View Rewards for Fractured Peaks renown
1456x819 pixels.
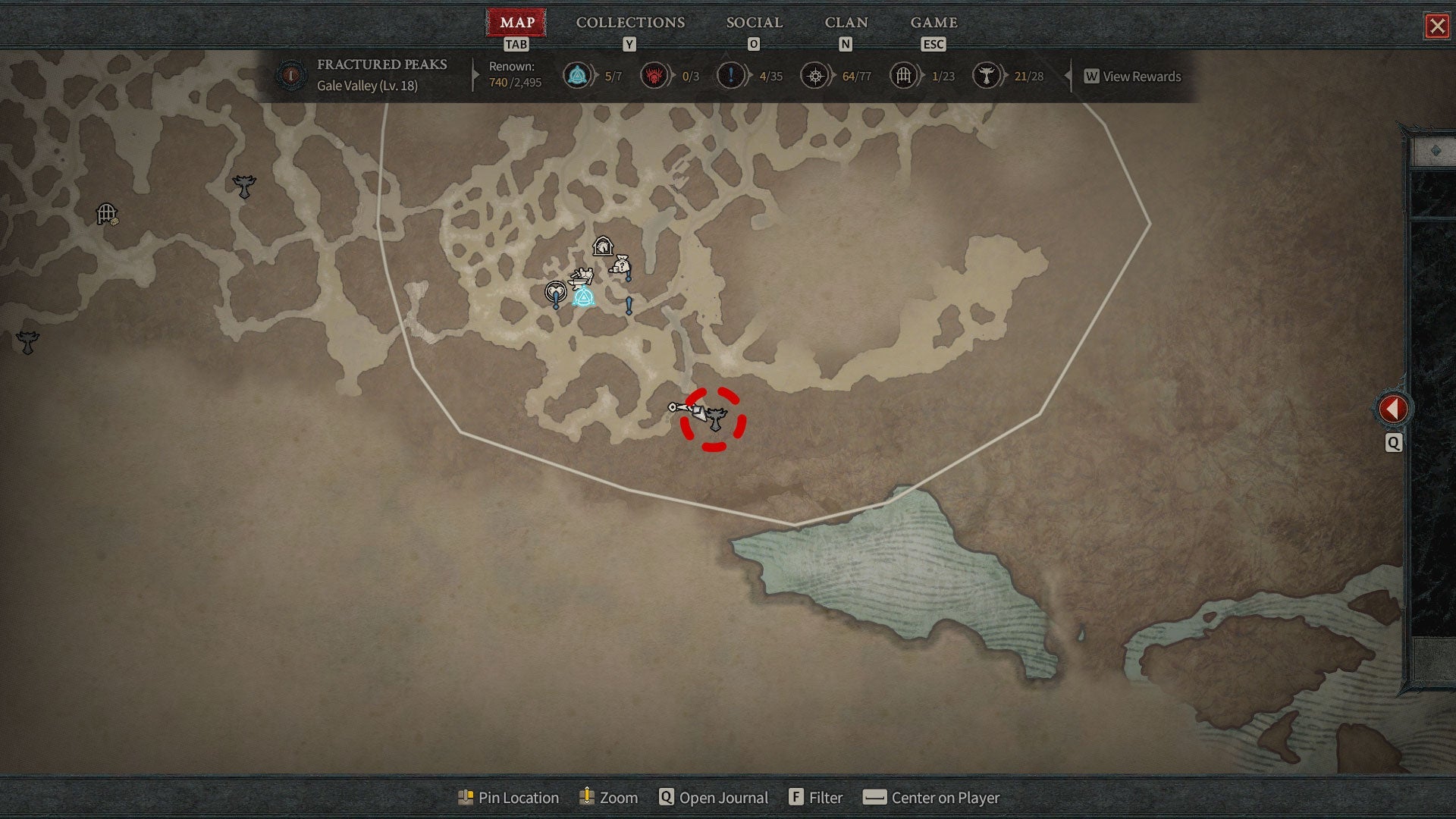tap(1133, 77)
